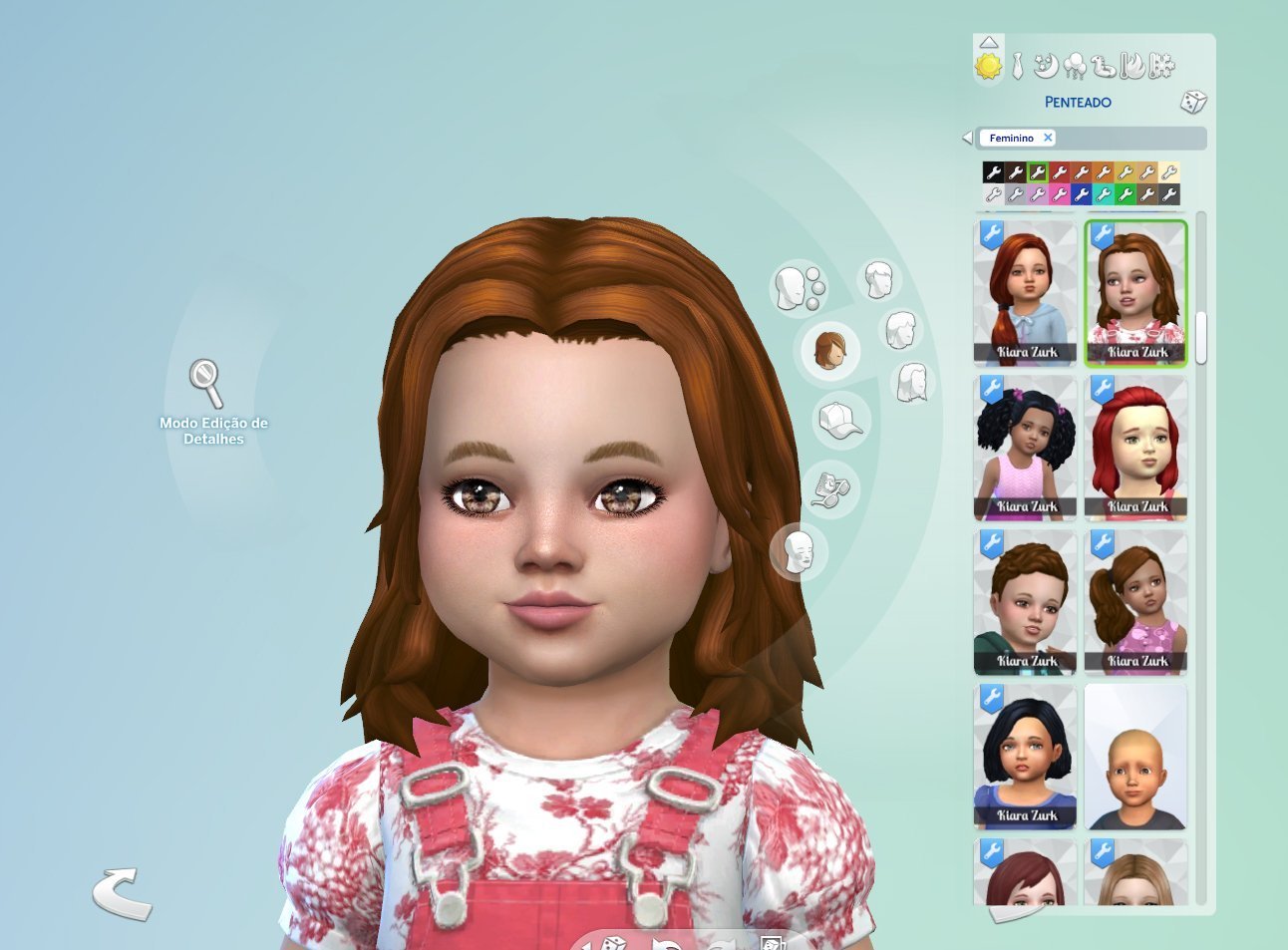Select the Everyday sun outfit category
The width and height of the screenshot is (1288, 950).
(x=988, y=66)
